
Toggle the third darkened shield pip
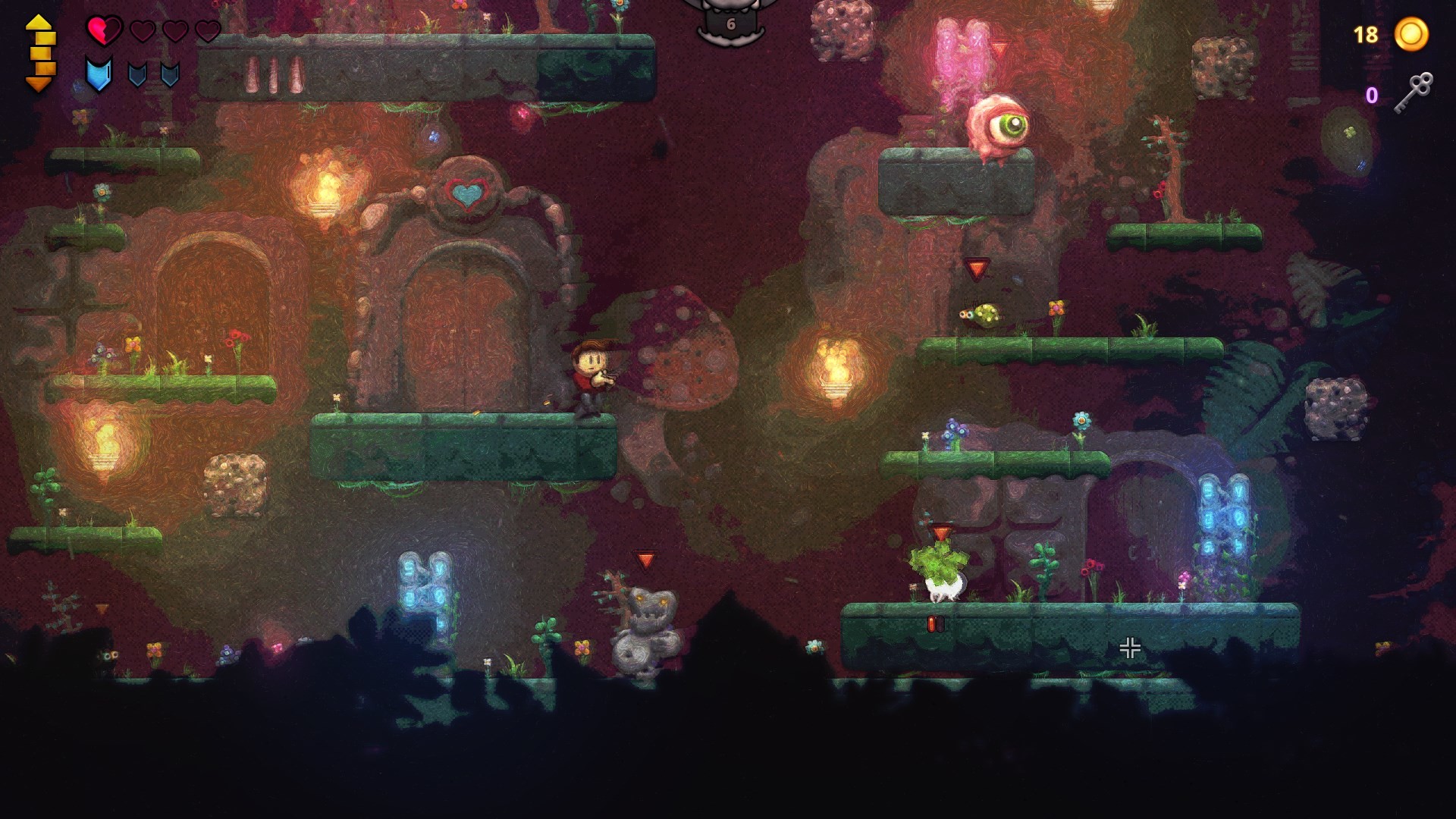click(171, 75)
